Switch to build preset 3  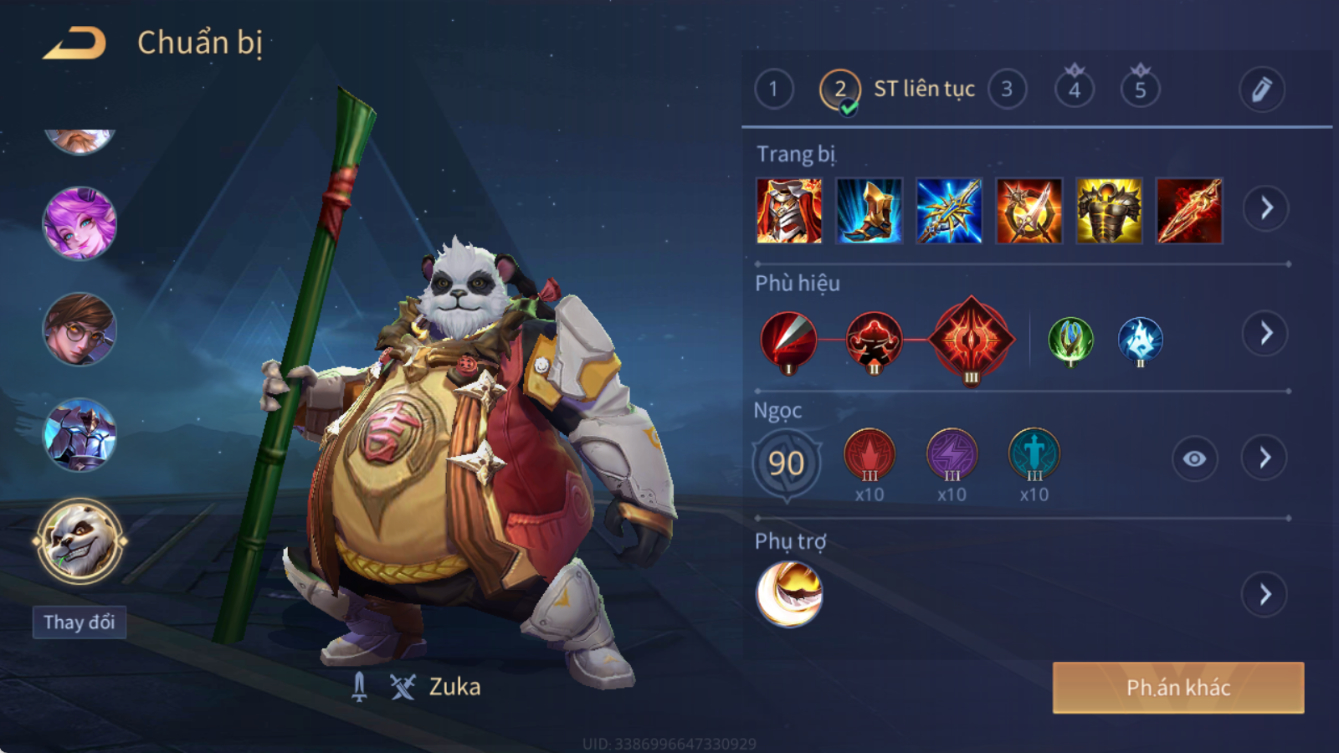click(x=1007, y=90)
